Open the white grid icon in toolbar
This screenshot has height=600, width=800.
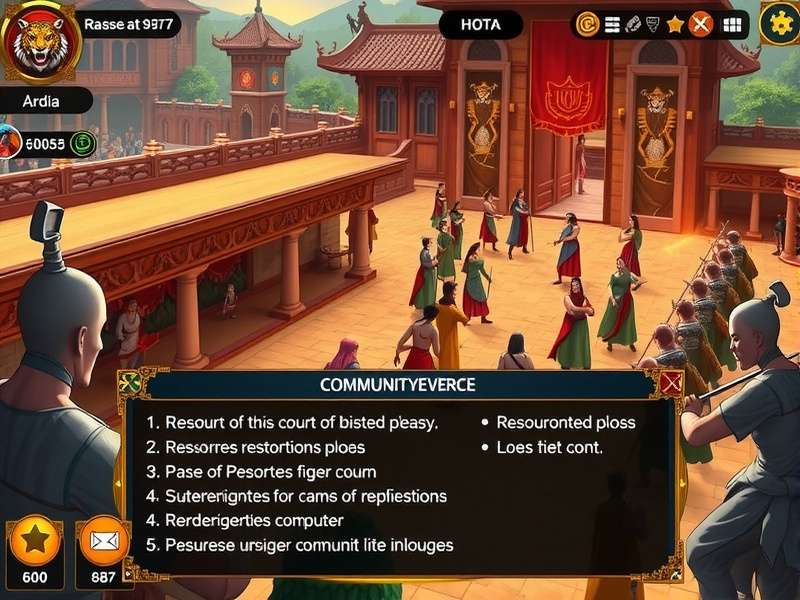click(733, 24)
